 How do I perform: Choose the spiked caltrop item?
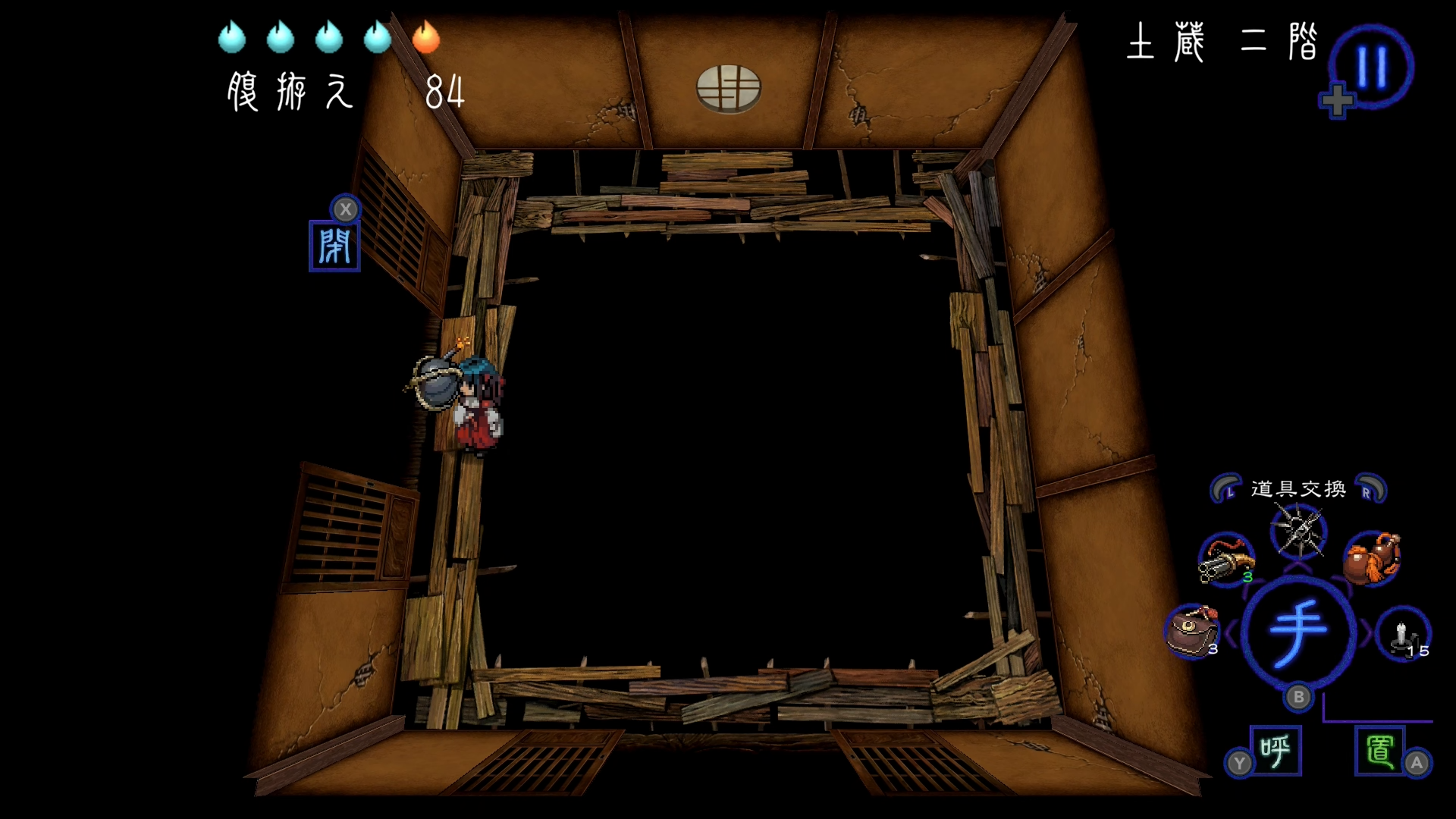pos(1298,531)
